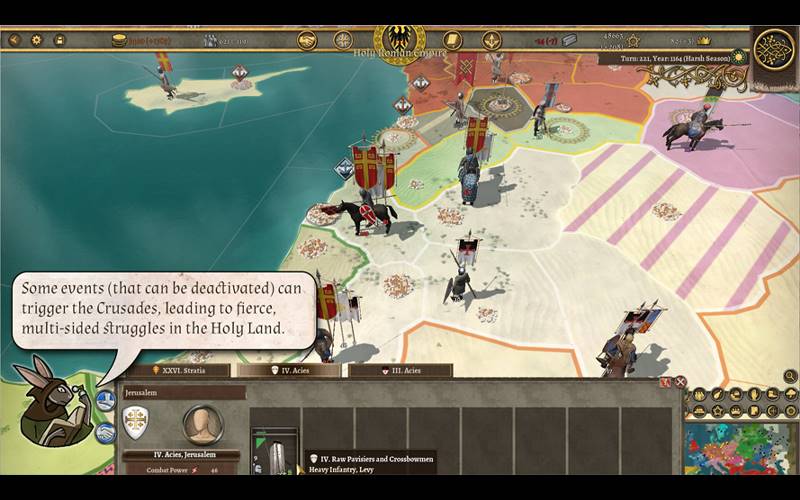The height and width of the screenshot is (500, 800).
Task: Select the Raw Pavisiers and Crossbowmen unit card
Action: click(x=274, y=453)
